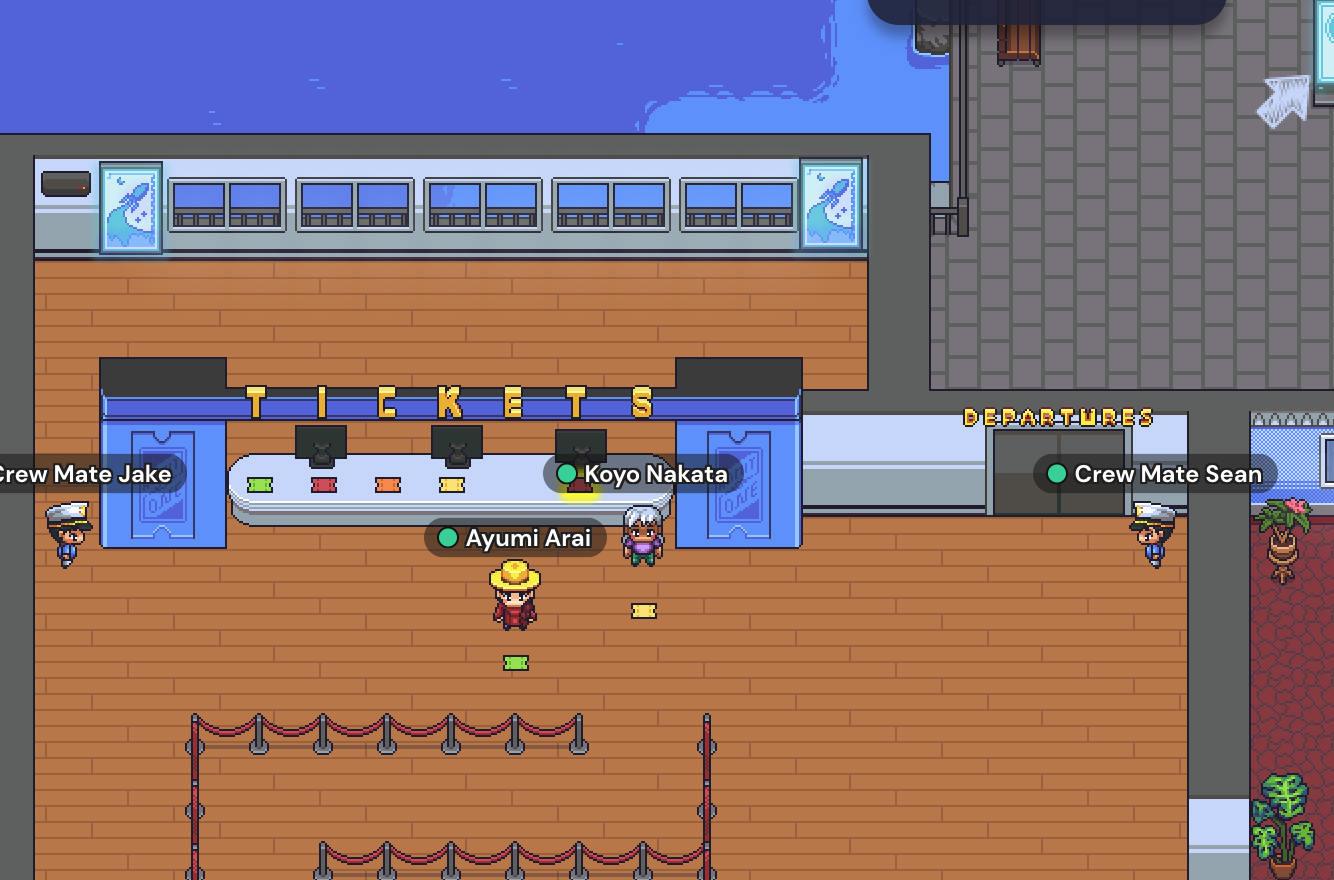Open Crew Mate Sean's name tag
This screenshot has width=1334, height=880.
(1155, 474)
